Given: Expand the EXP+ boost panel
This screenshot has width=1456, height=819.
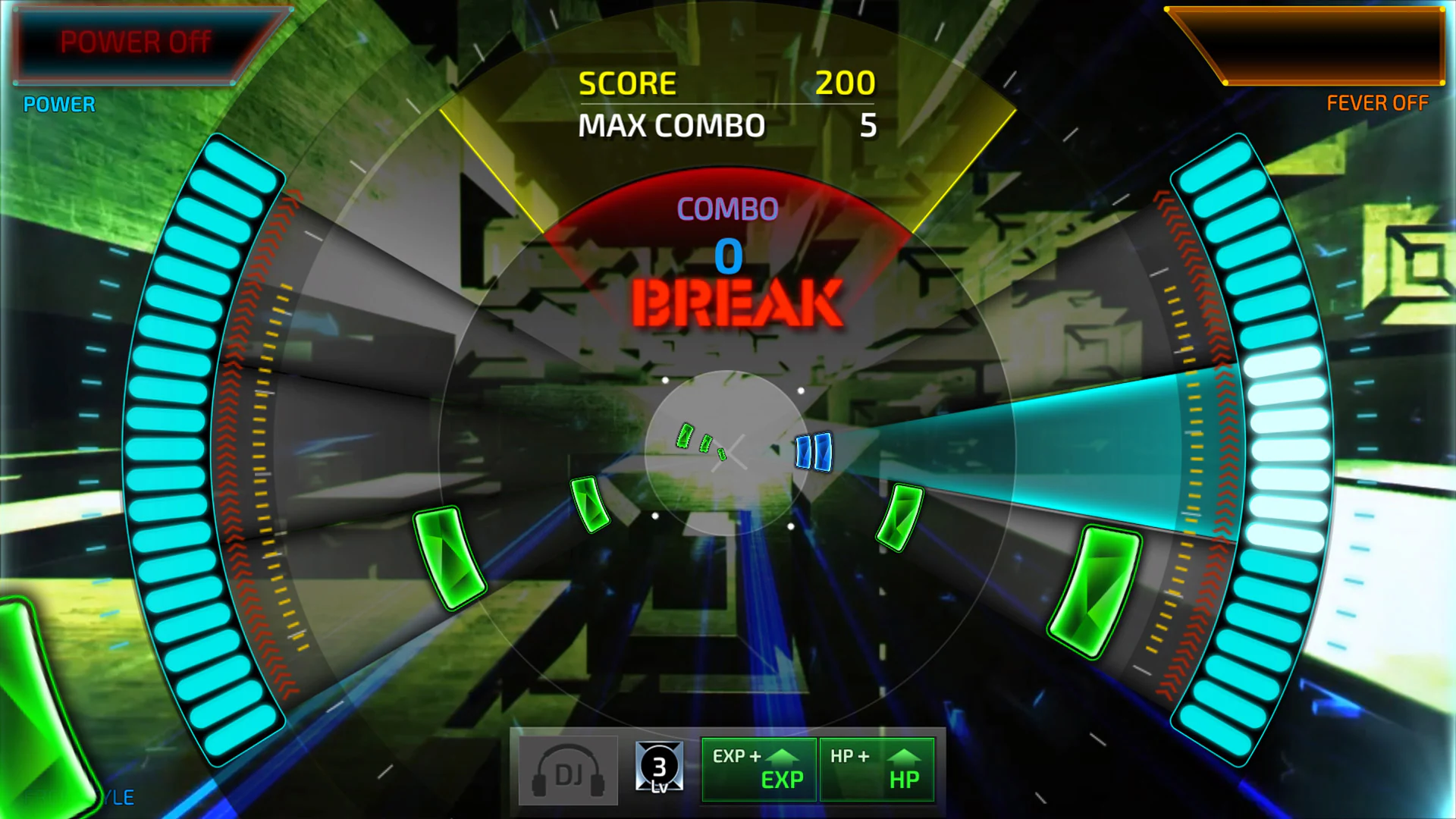Looking at the screenshot, I should [x=758, y=768].
